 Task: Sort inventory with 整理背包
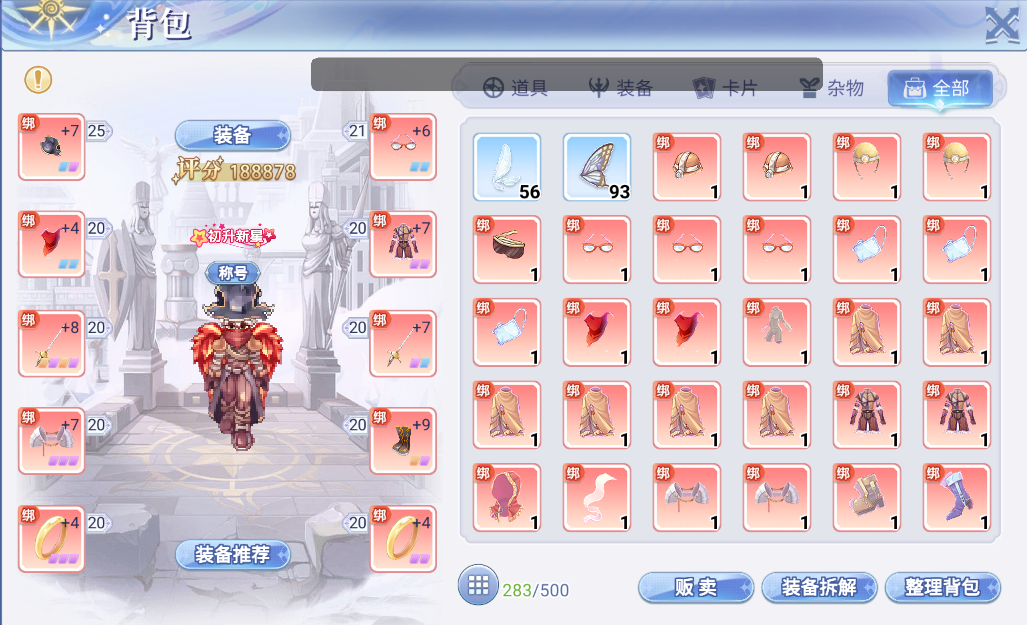tap(942, 588)
